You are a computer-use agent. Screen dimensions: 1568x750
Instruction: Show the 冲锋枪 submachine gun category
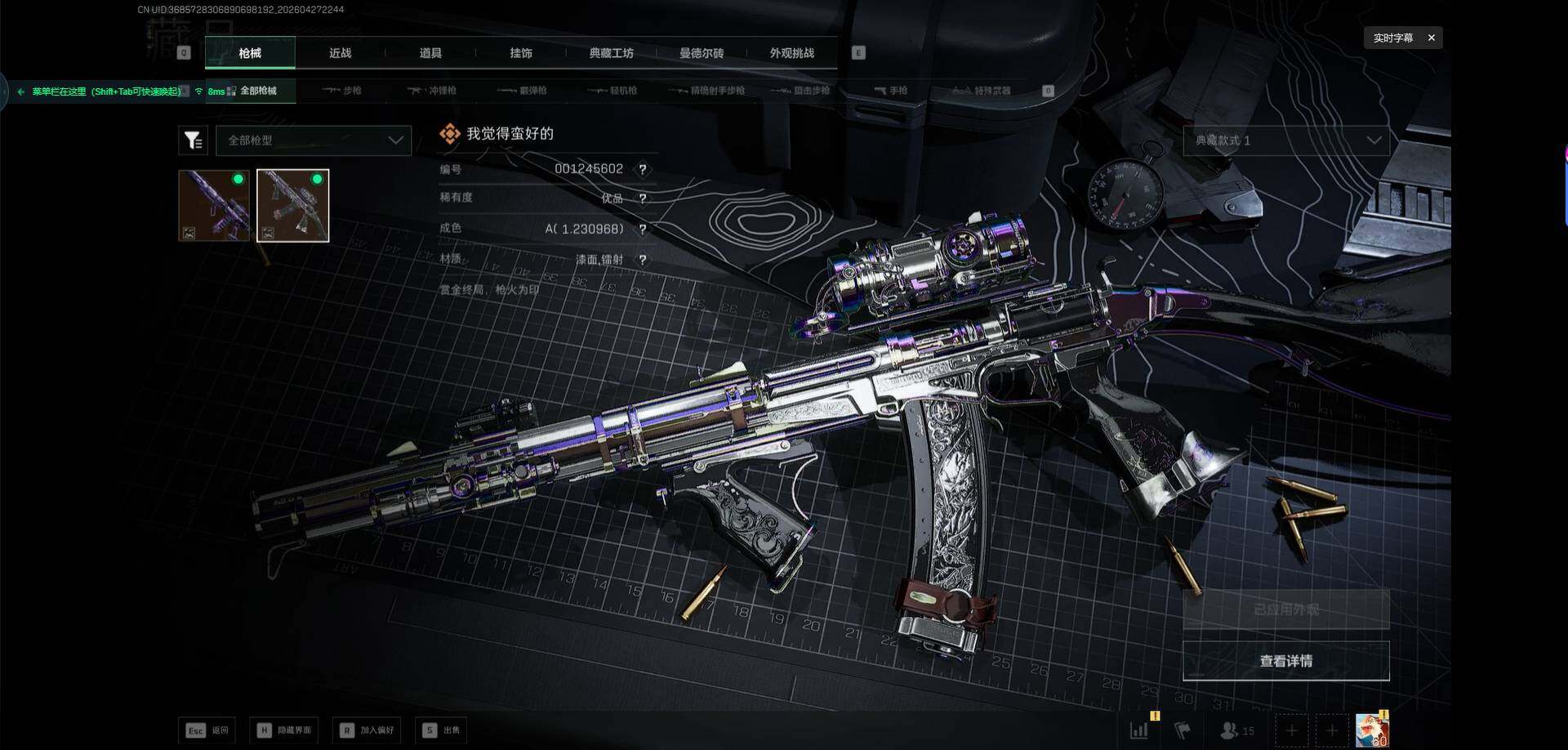pos(433,91)
